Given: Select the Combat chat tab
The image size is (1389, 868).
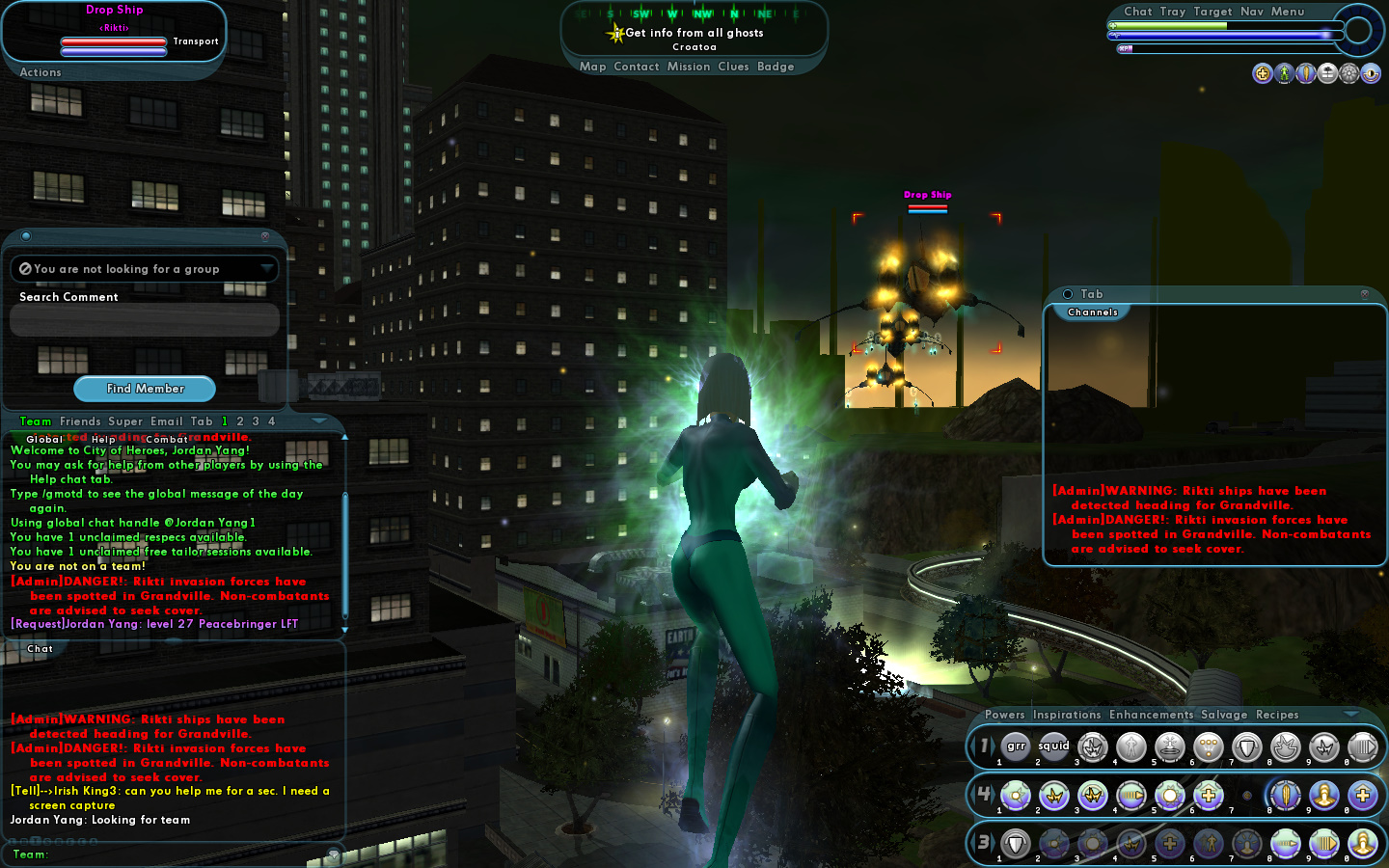Looking at the screenshot, I should pos(166,439).
